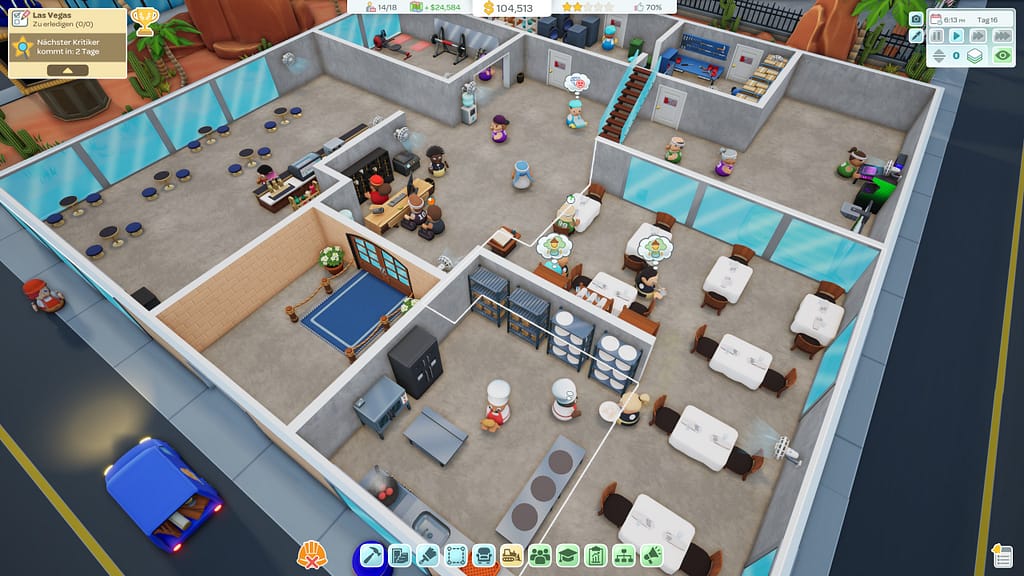Open the staff management menu

pyautogui.click(x=540, y=555)
